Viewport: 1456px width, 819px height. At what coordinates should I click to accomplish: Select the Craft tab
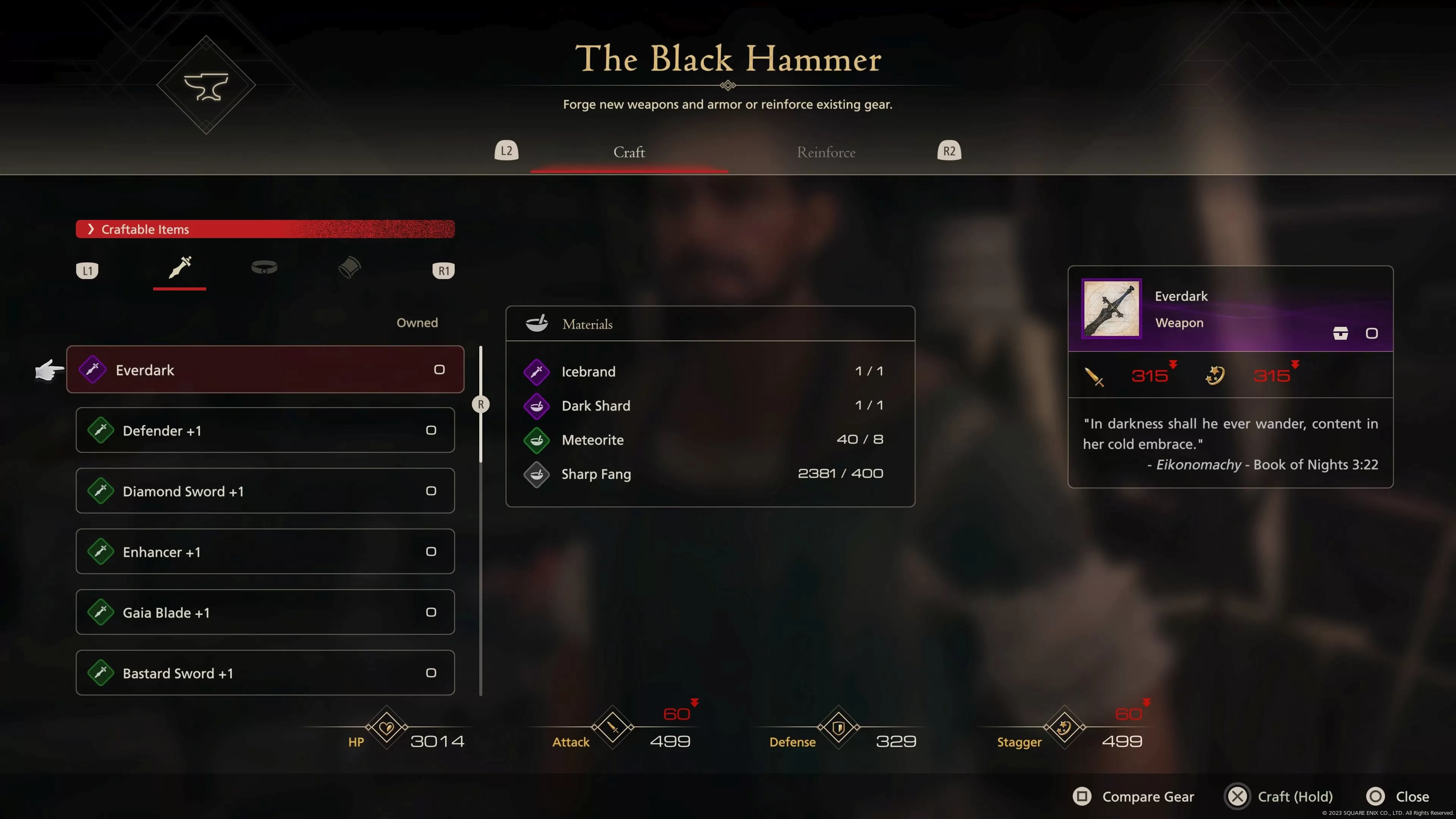[x=629, y=152]
